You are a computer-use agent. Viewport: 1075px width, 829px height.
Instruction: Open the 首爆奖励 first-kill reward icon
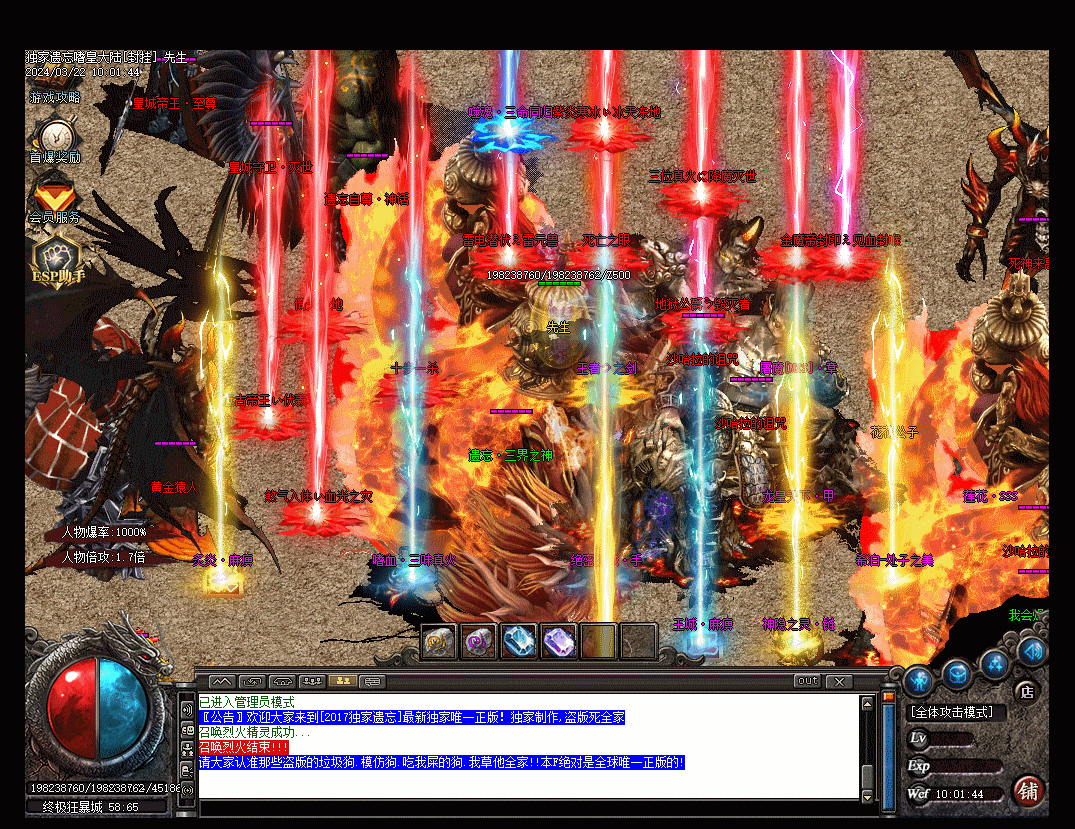click(x=55, y=136)
